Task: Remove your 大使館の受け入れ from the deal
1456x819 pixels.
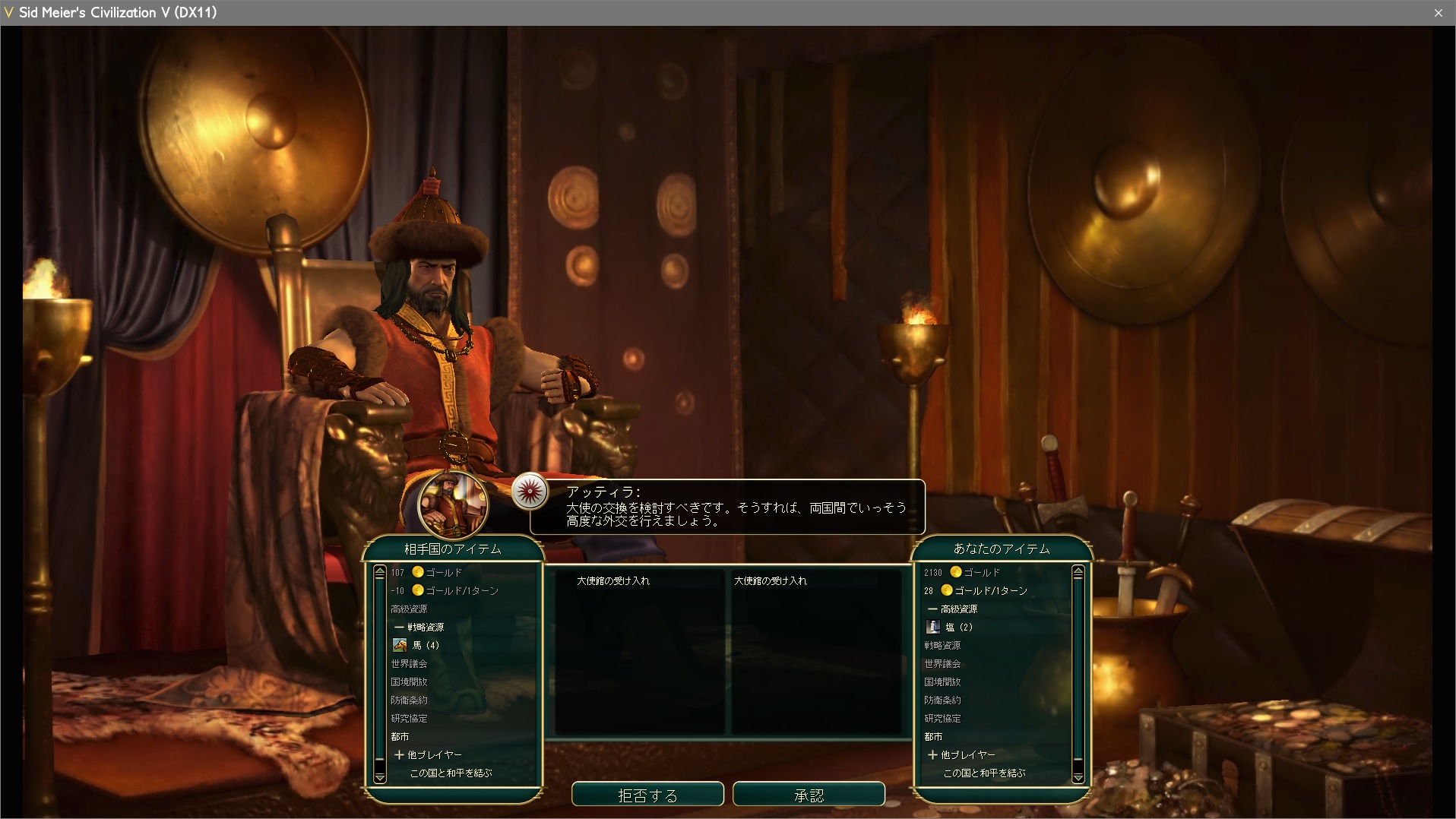Action: click(x=771, y=580)
